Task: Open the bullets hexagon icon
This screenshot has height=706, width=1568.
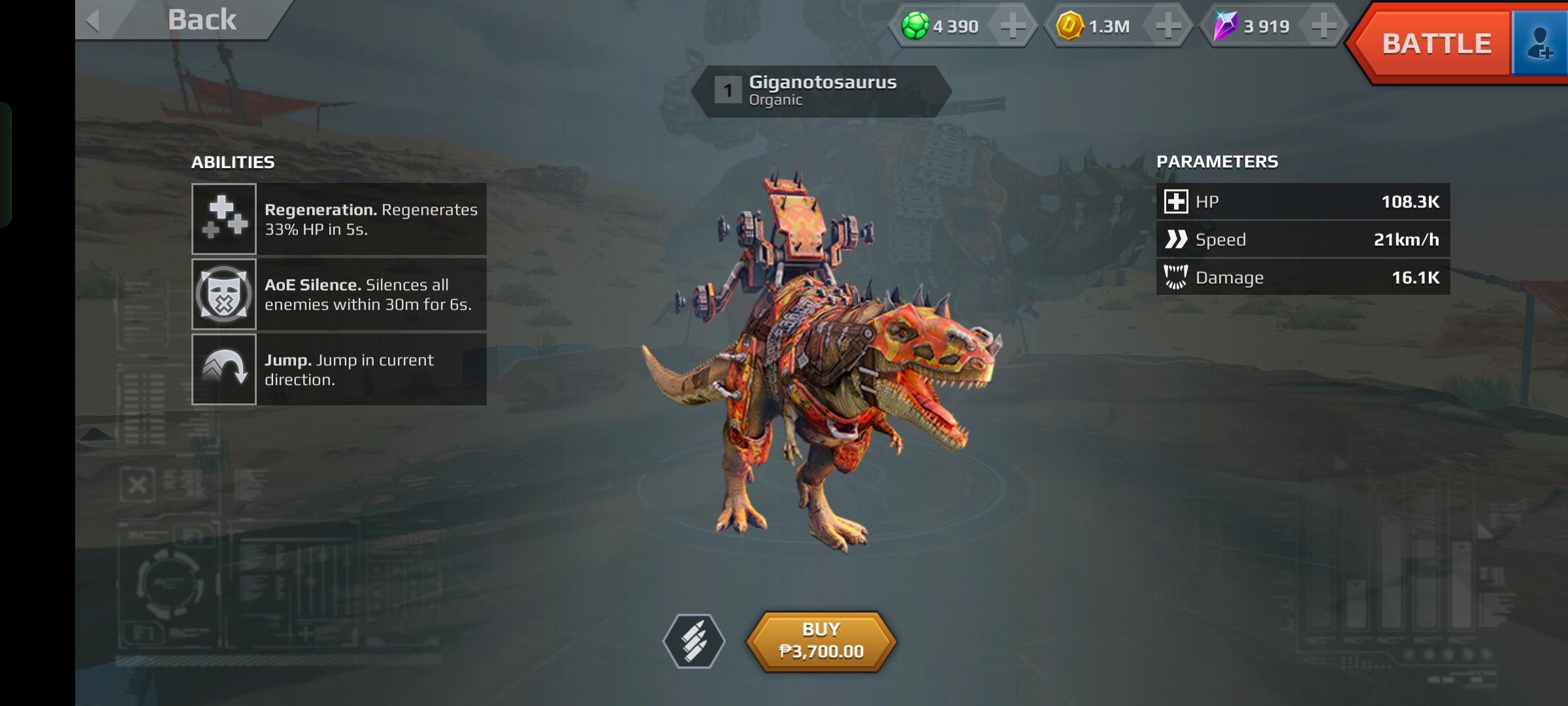Action: tap(694, 641)
